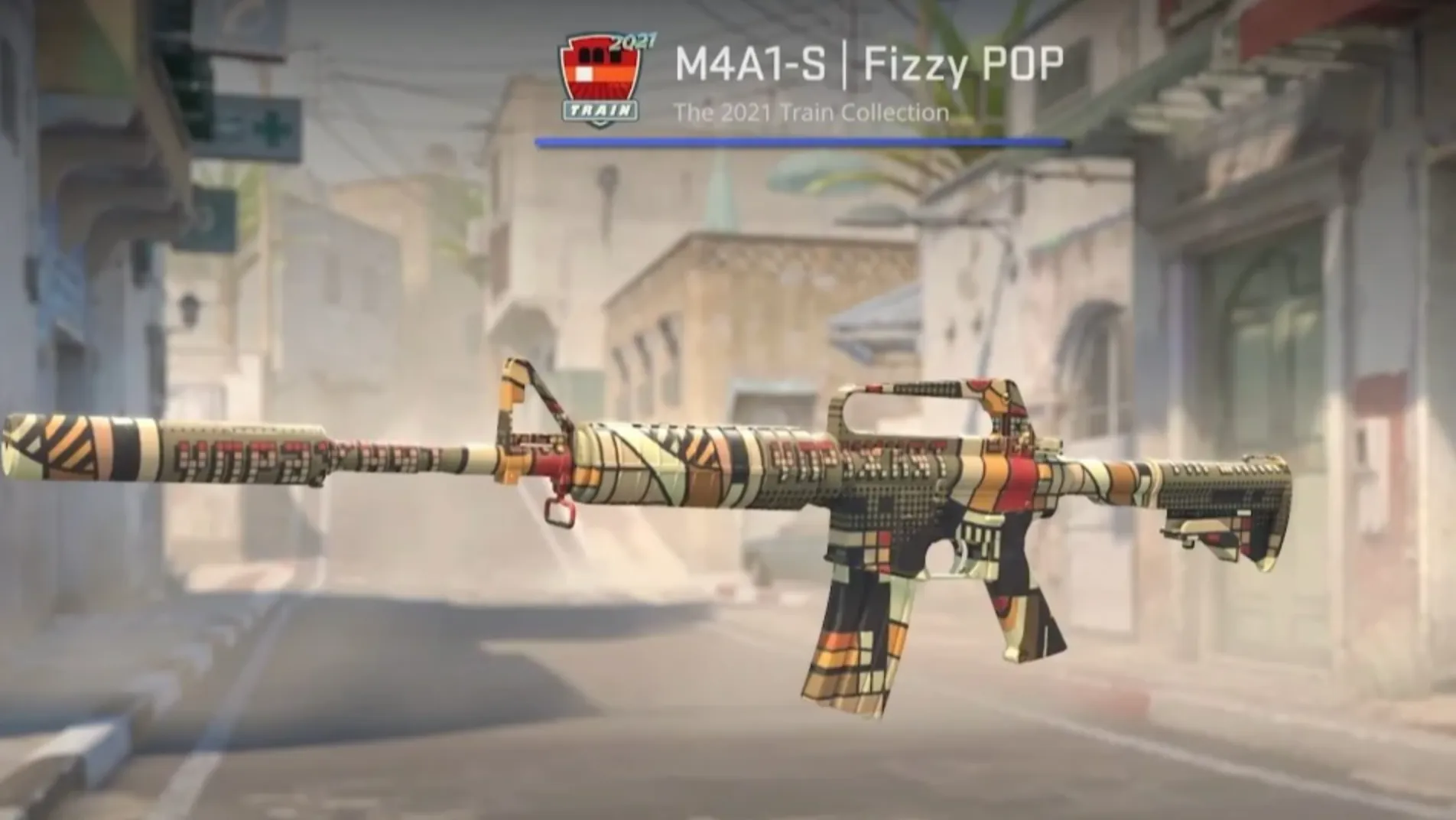Click the 2021 label on the collection badge

coord(633,41)
